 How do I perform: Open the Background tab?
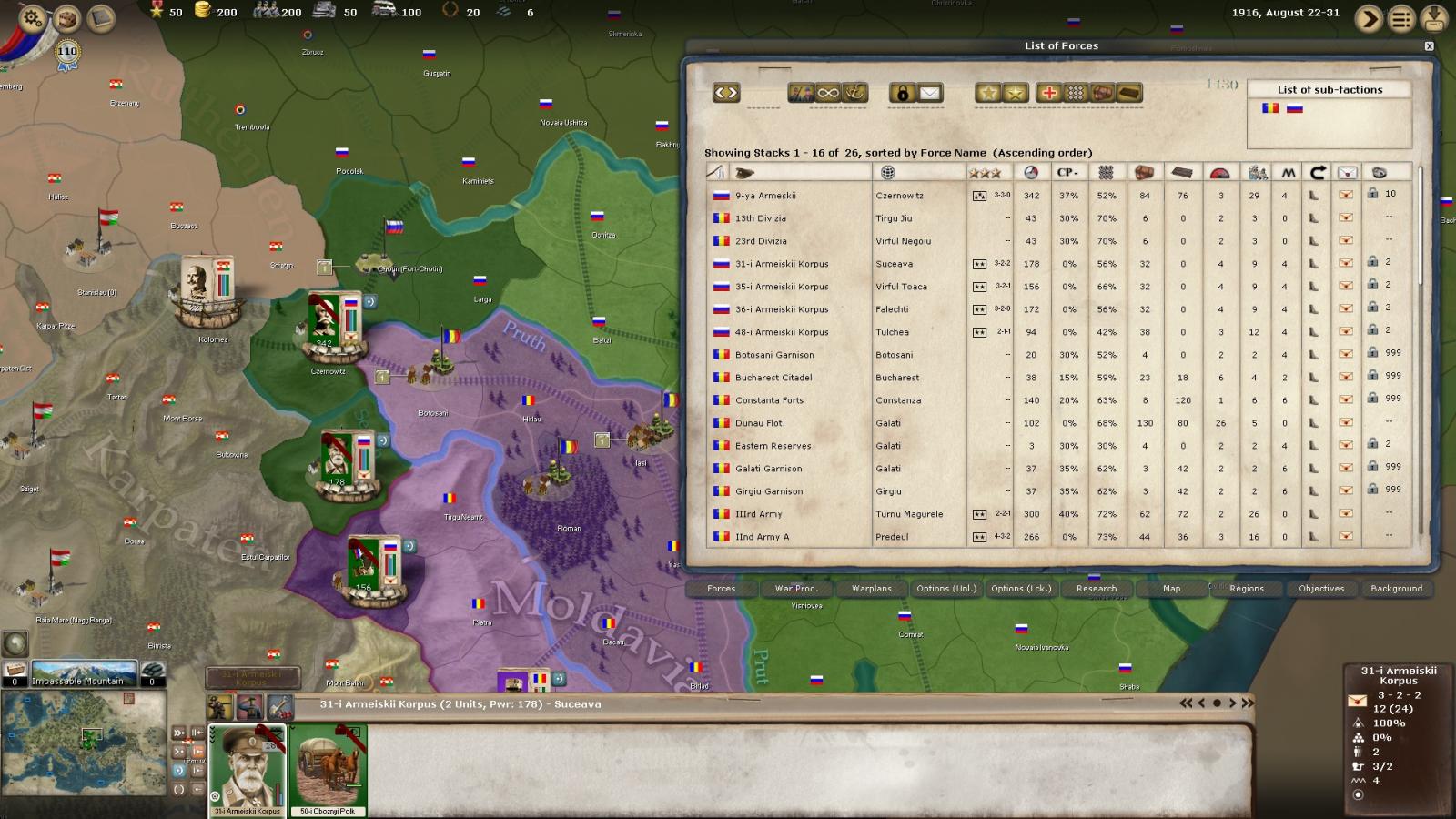coord(1396,589)
